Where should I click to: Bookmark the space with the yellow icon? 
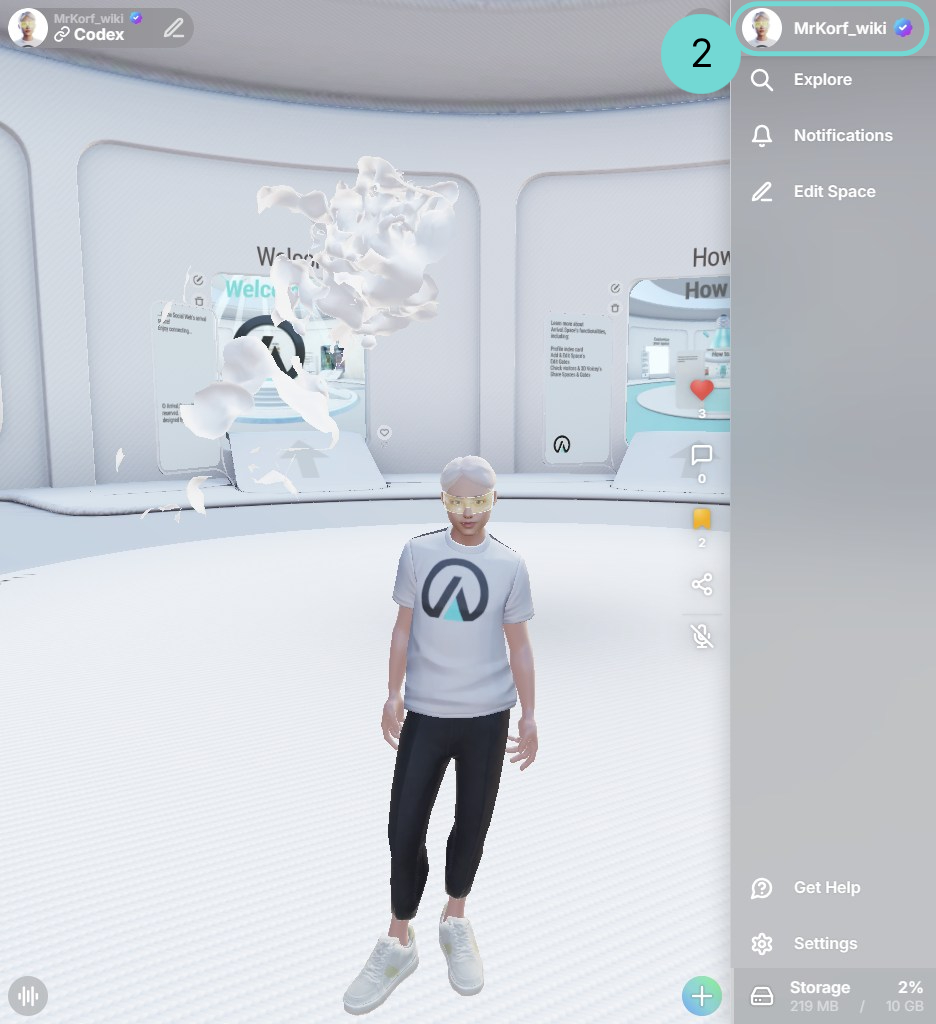[x=702, y=519]
